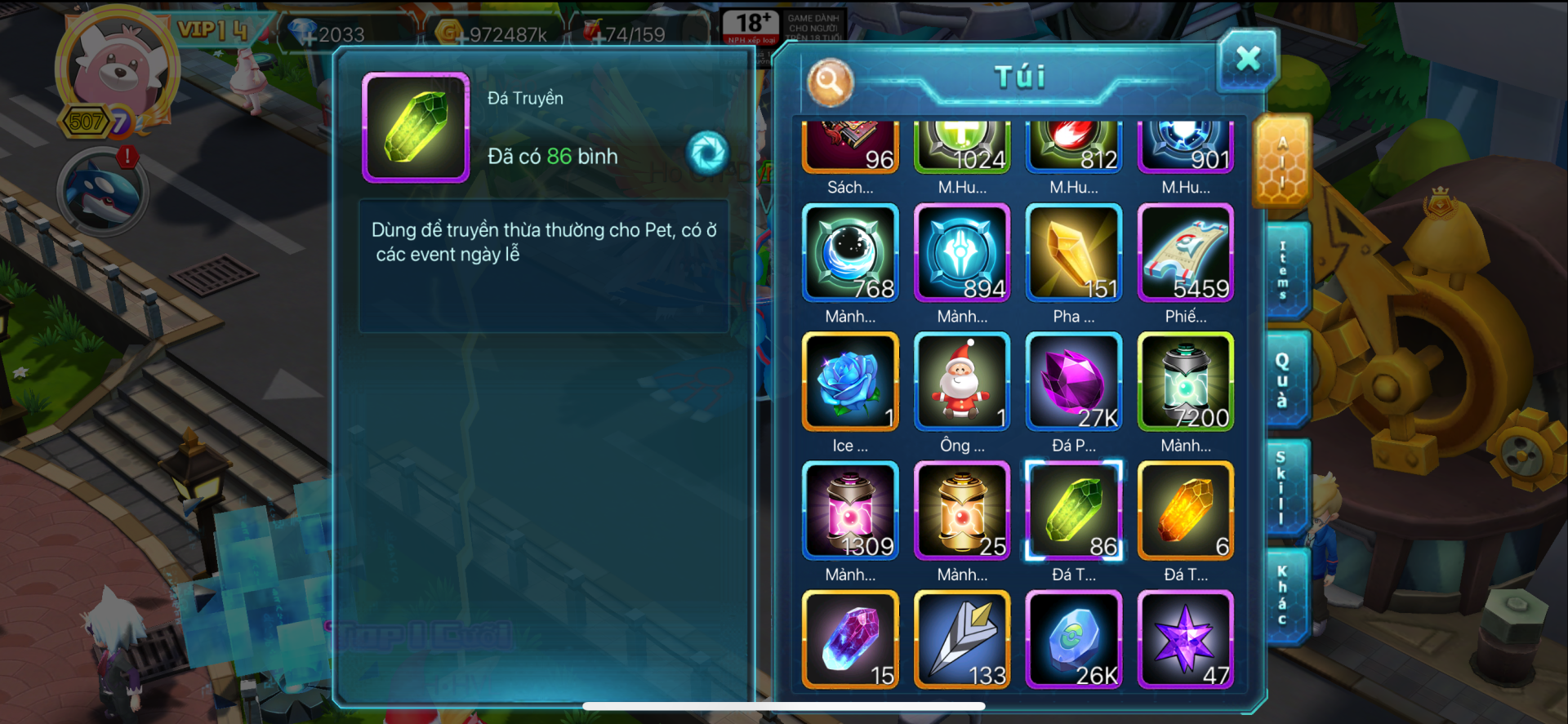
Task: Select the purple gem with 27K count
Action: [x=1073, y=382]
